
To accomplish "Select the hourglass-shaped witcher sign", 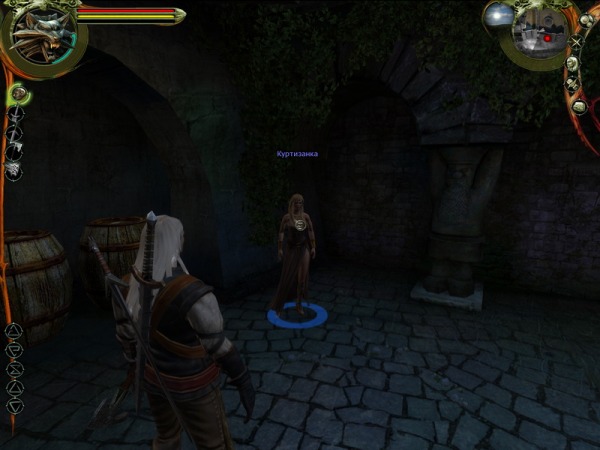I will pyautogui.click(x=14, y=368).
